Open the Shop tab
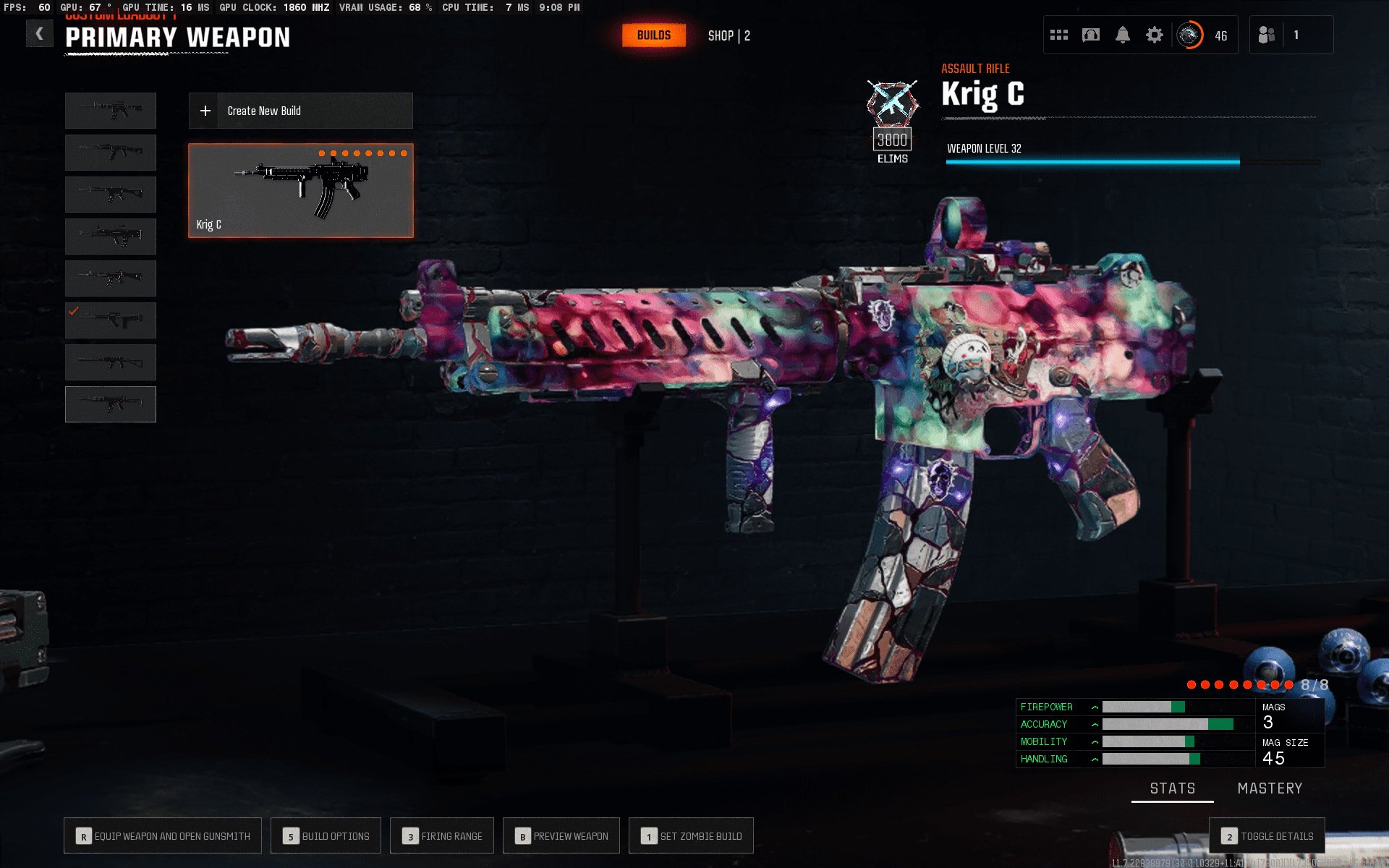This screenshot has width=1389, height=868. pyautogui.click(x=729, y=35)
